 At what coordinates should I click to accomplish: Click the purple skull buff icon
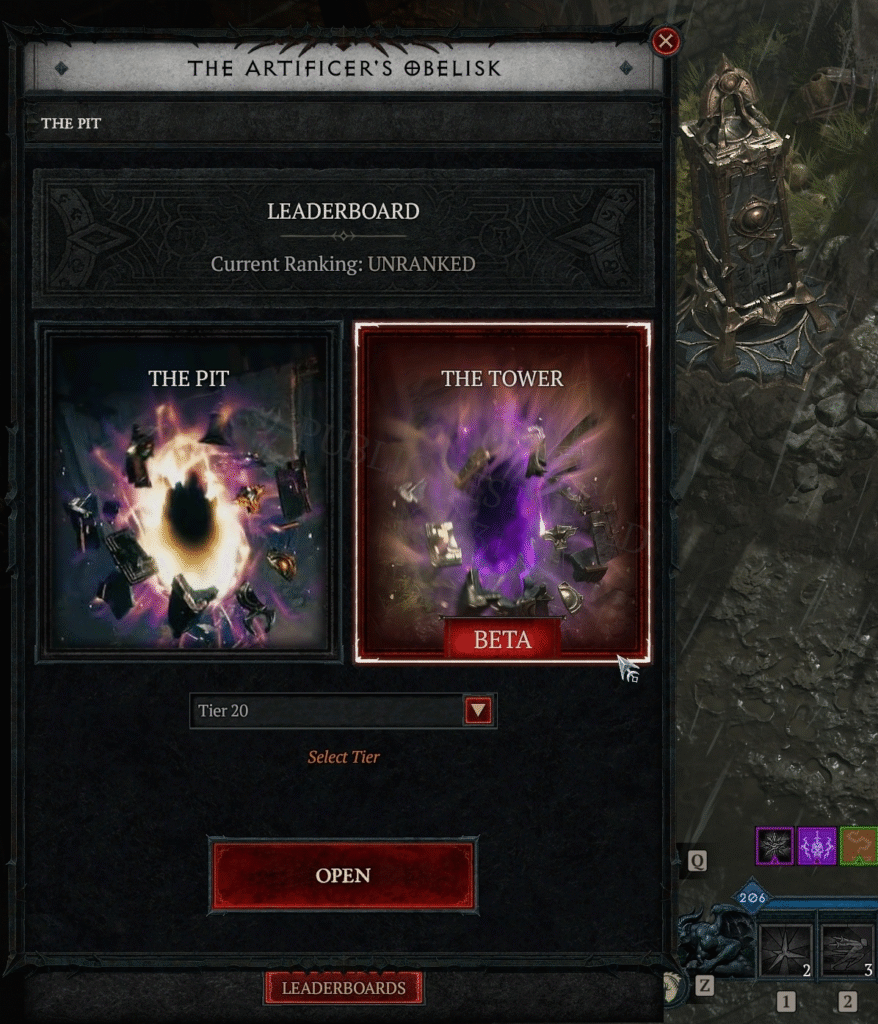coord(817,846)
